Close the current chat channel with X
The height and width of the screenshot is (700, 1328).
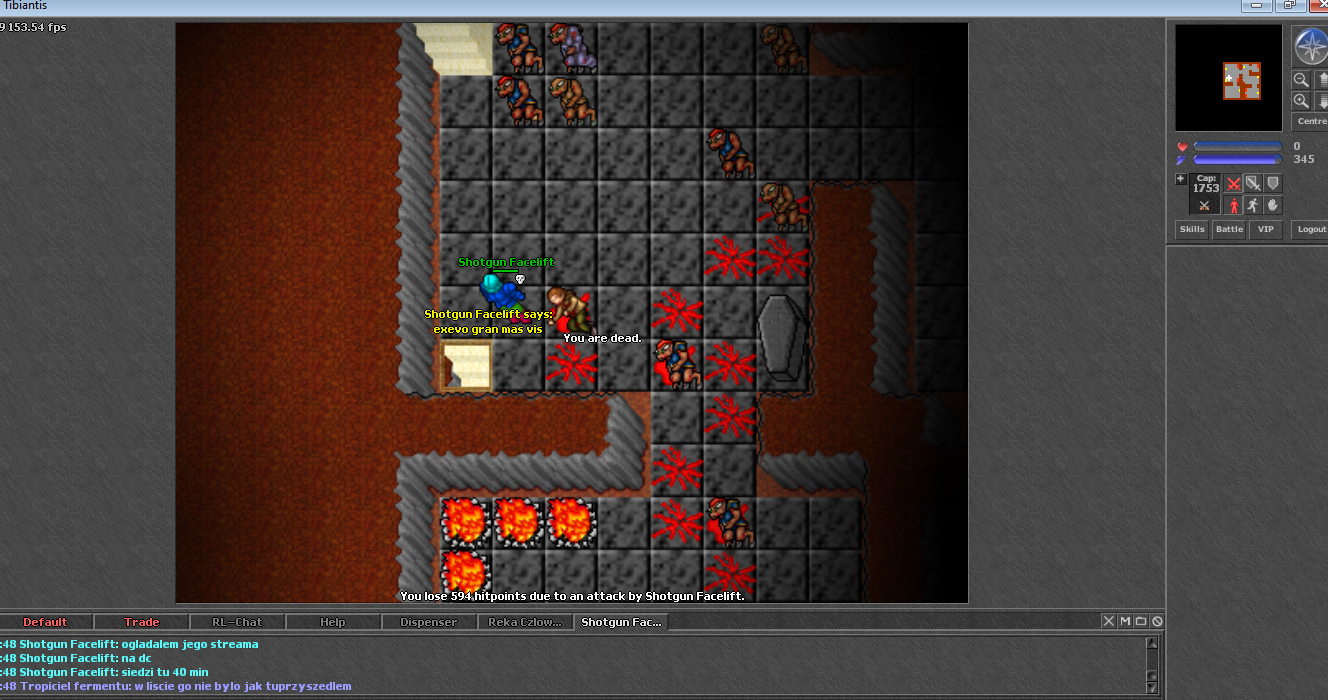tap(1109, 621)
